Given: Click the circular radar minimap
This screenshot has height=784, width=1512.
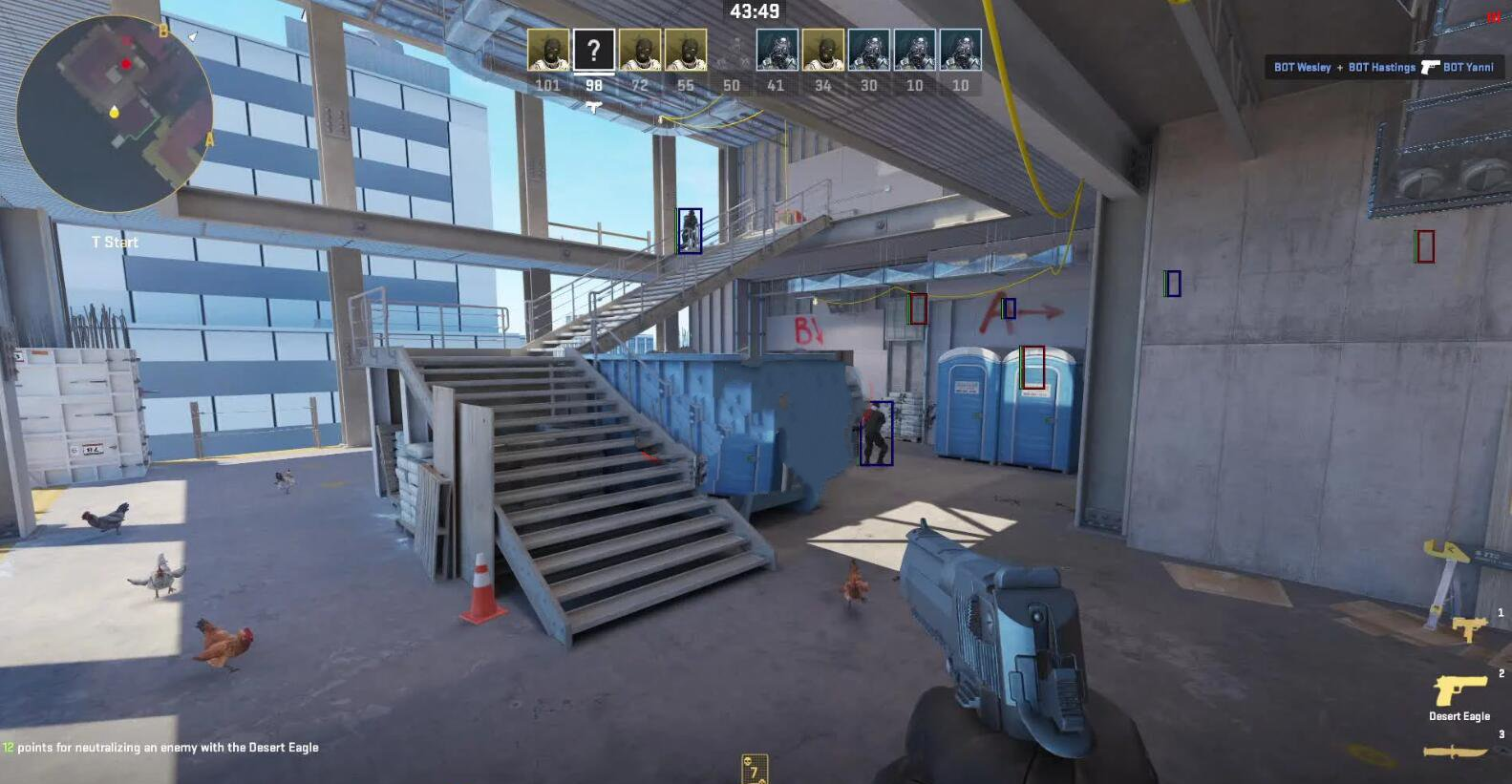Looking at the screenshot, I should tap(115, 113).
